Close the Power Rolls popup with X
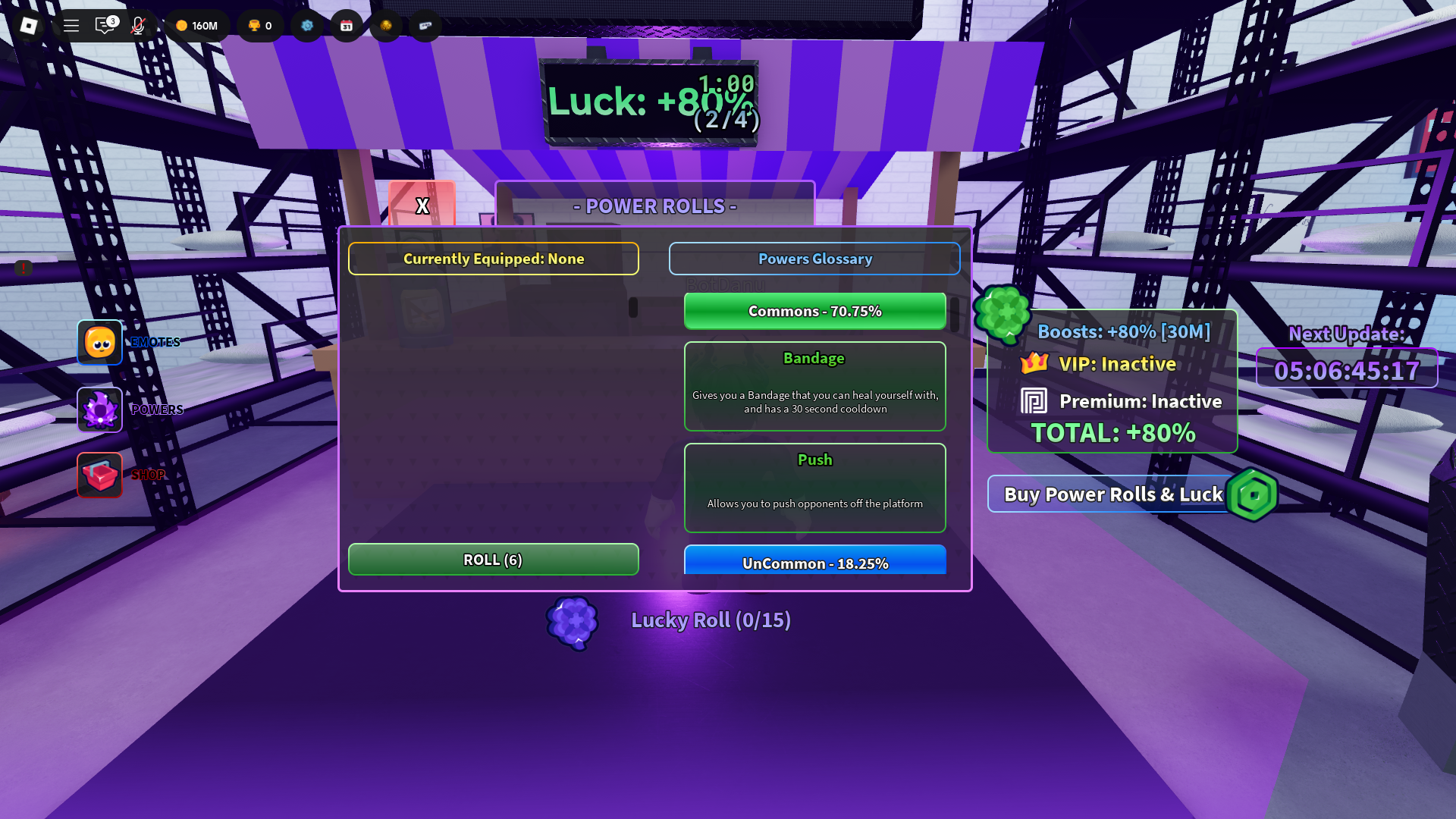 tap(422, 205)
